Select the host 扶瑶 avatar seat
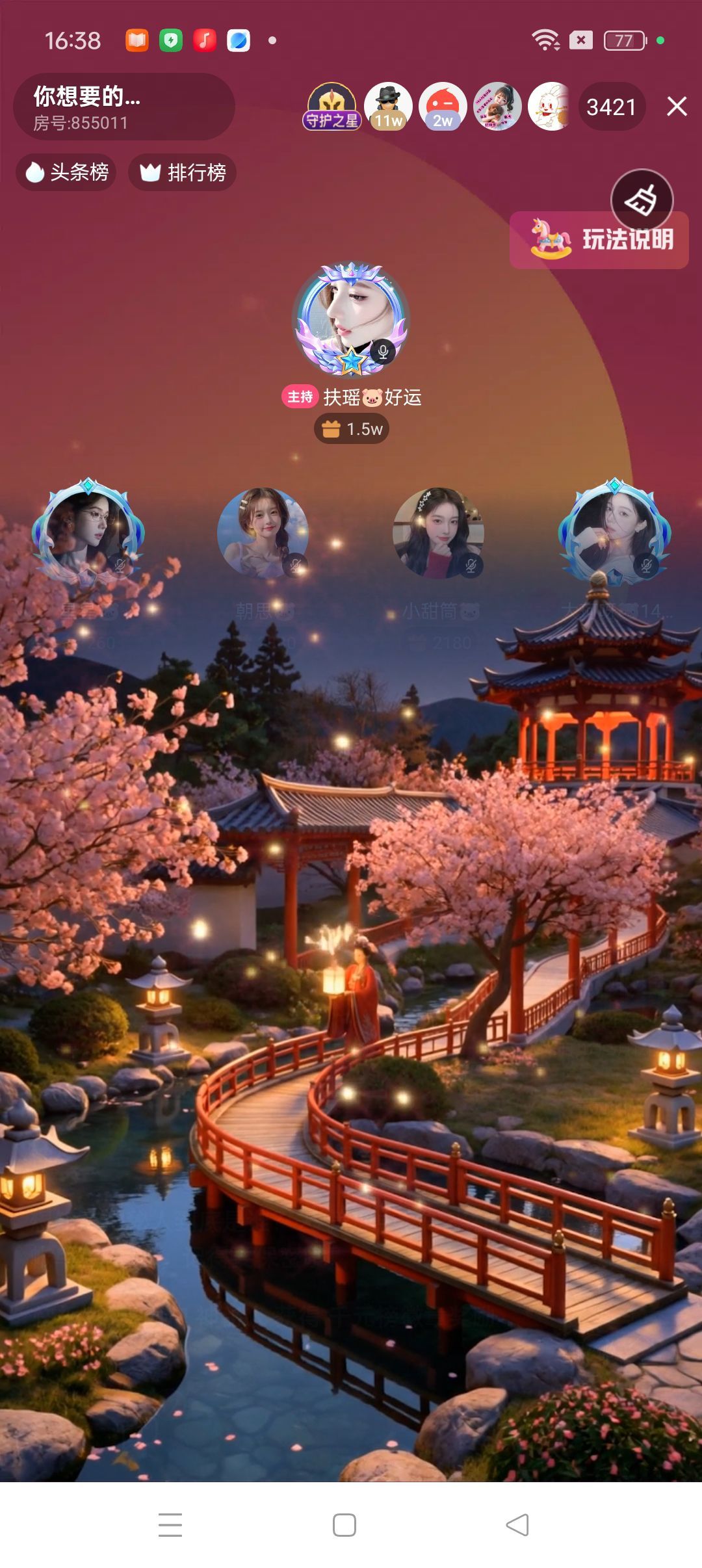Viewport: 702px width, 1568px height. tap(351, 320)
